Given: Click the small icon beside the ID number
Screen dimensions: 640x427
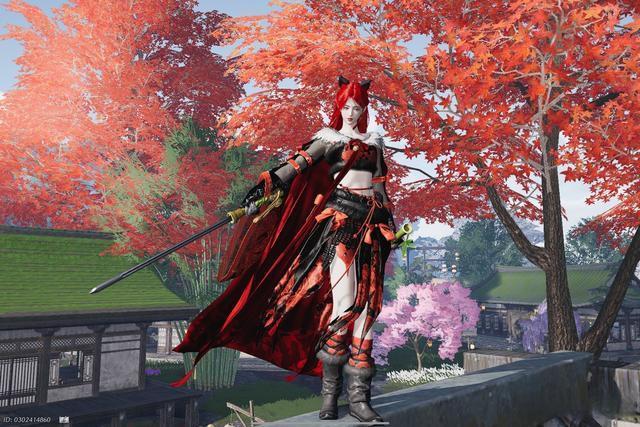Looking at the screenshot, I should [x=63, y=420].
